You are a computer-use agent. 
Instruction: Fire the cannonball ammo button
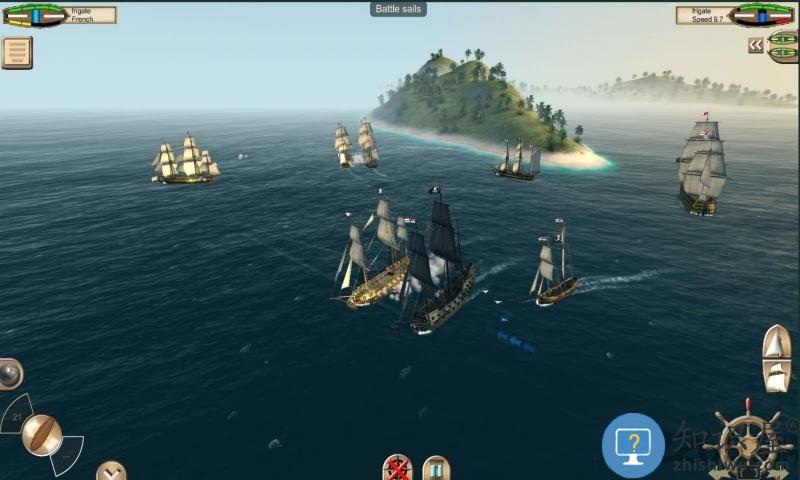[x=10, y=374]
